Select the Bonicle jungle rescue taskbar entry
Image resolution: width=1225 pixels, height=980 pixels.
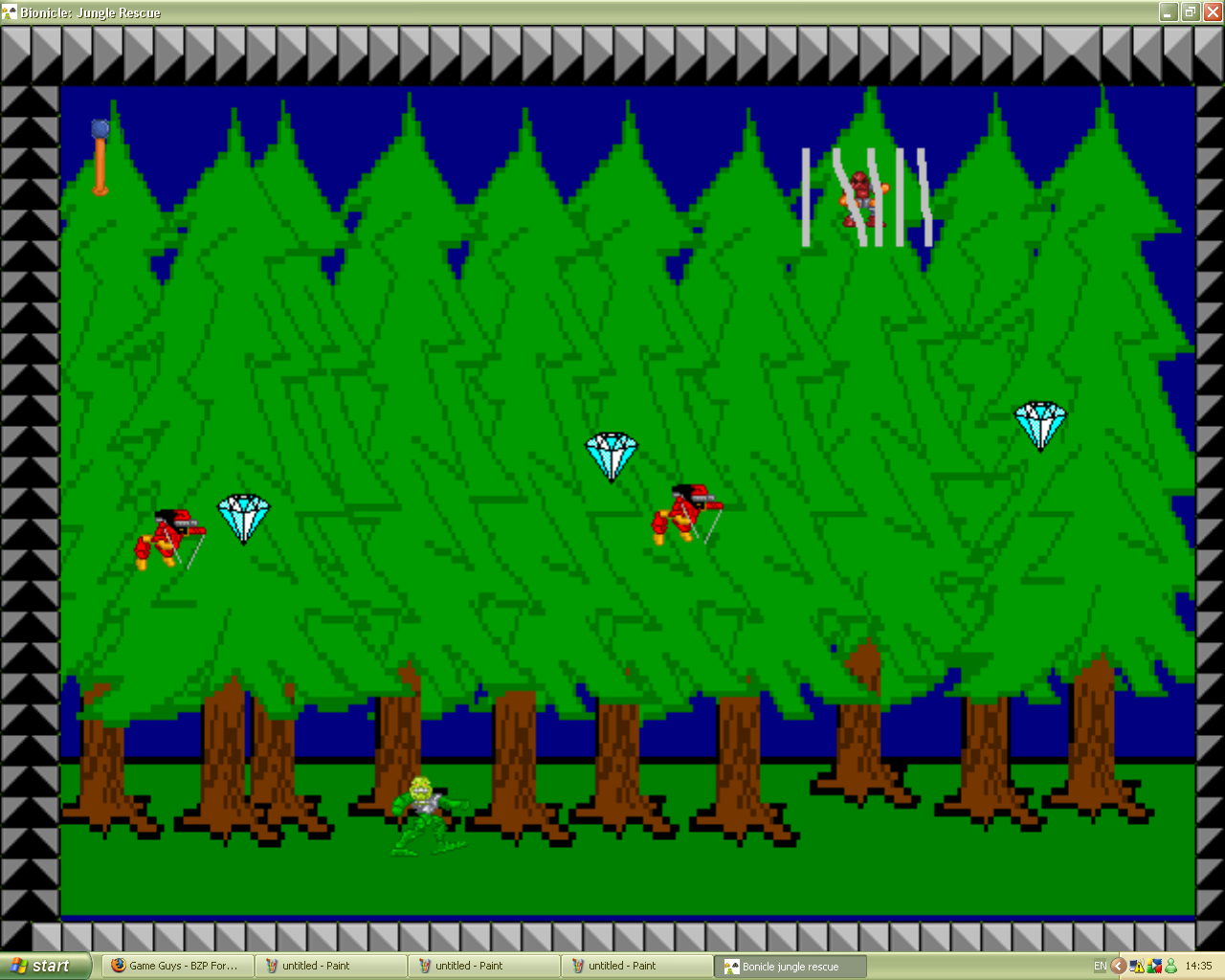tap(789, 966)
